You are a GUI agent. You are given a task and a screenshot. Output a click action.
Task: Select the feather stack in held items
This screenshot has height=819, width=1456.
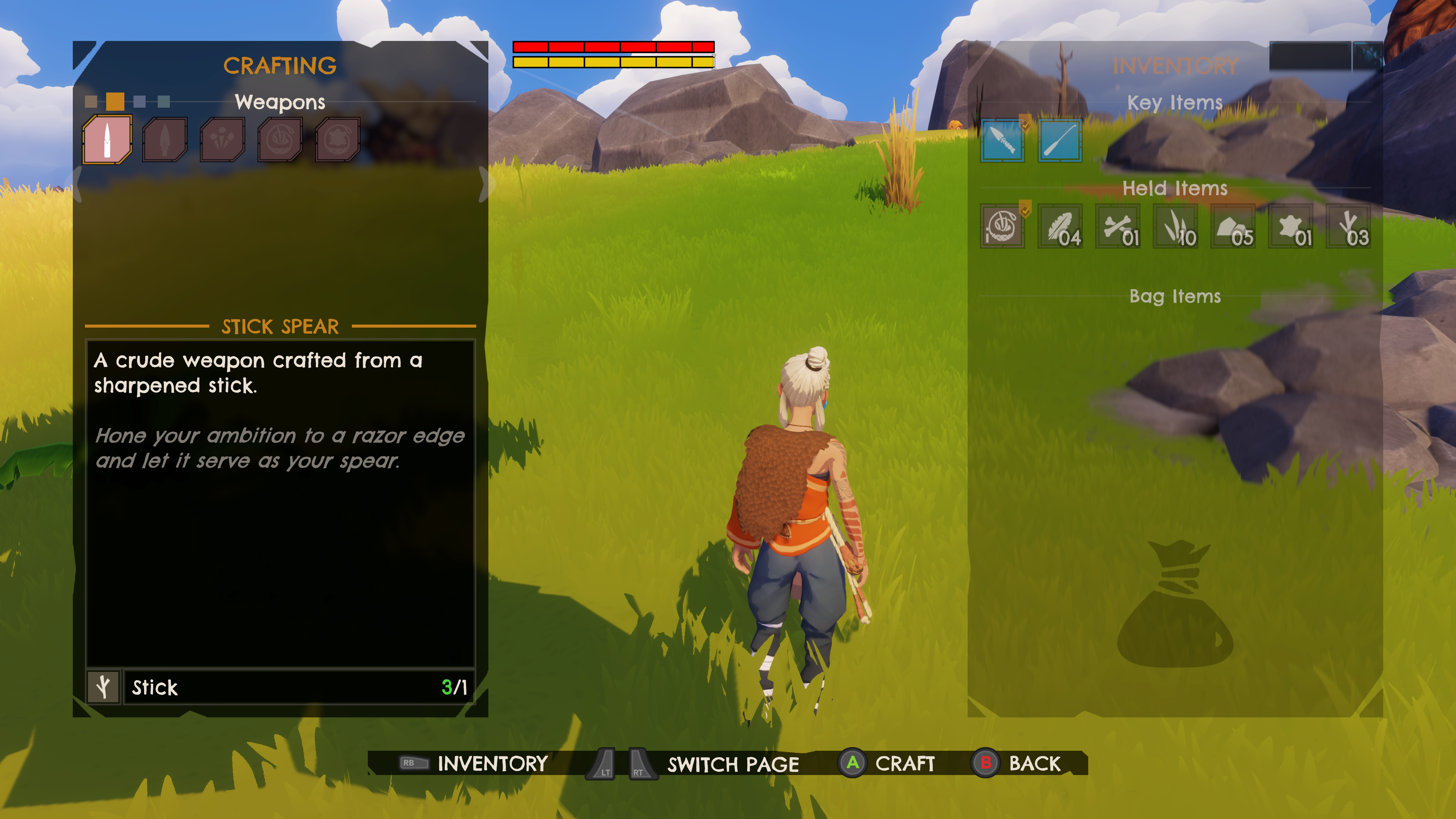pos(1060,226)
